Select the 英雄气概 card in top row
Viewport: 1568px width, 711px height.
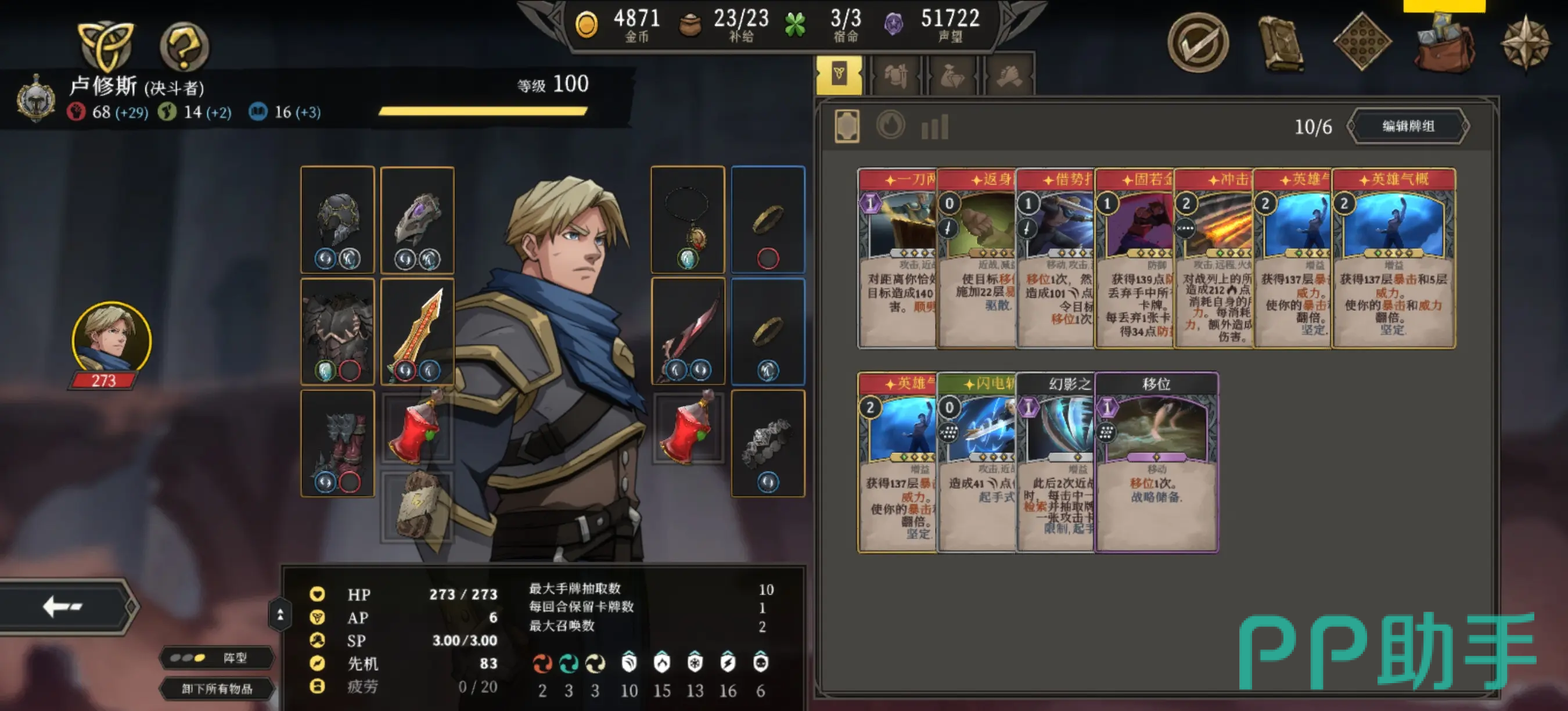point(1393,258)
